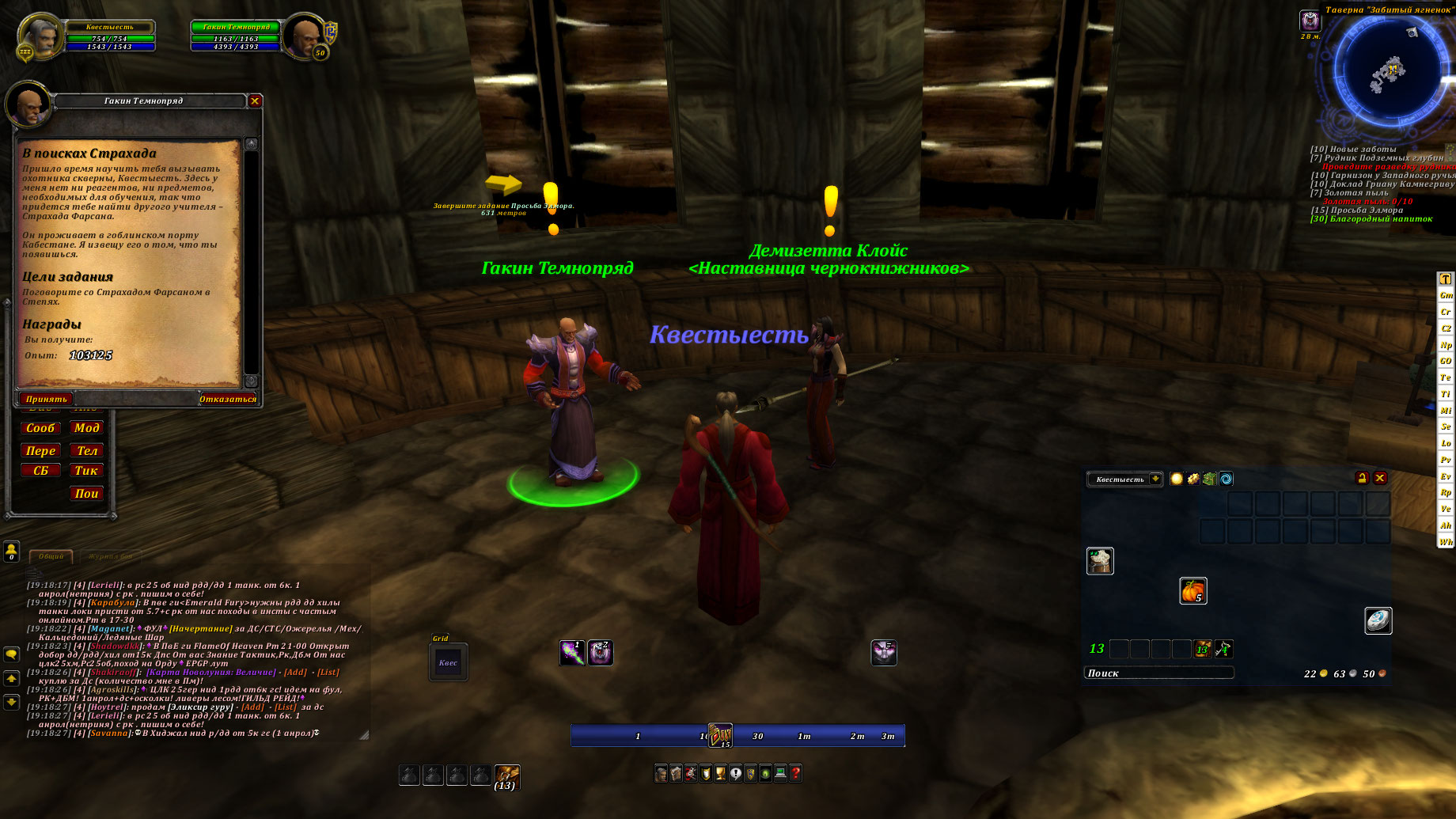This screenshot has width=1456, height=819.
Task: Select the pumpkin item in the bag
Action: 1192,591
